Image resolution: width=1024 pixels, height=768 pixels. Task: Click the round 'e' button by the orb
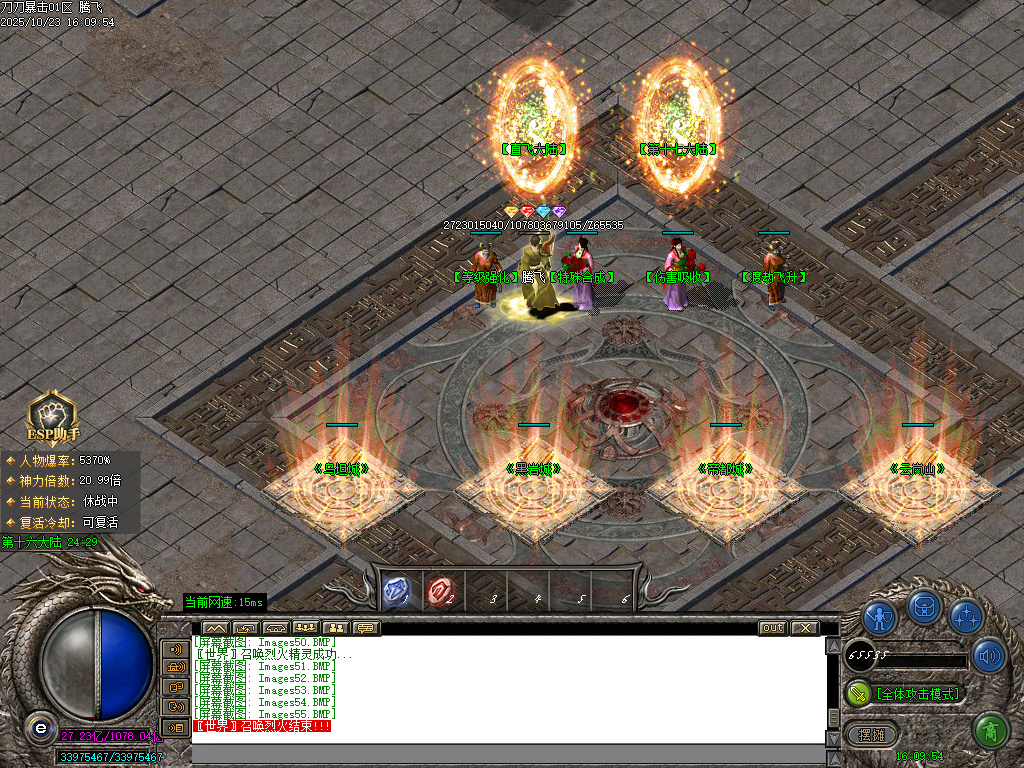click(x=40, y=727)
